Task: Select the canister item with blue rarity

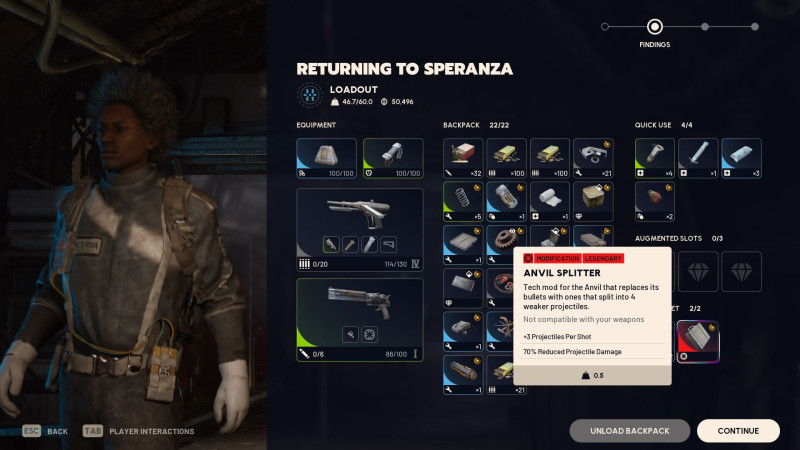Action: point(506,202)
